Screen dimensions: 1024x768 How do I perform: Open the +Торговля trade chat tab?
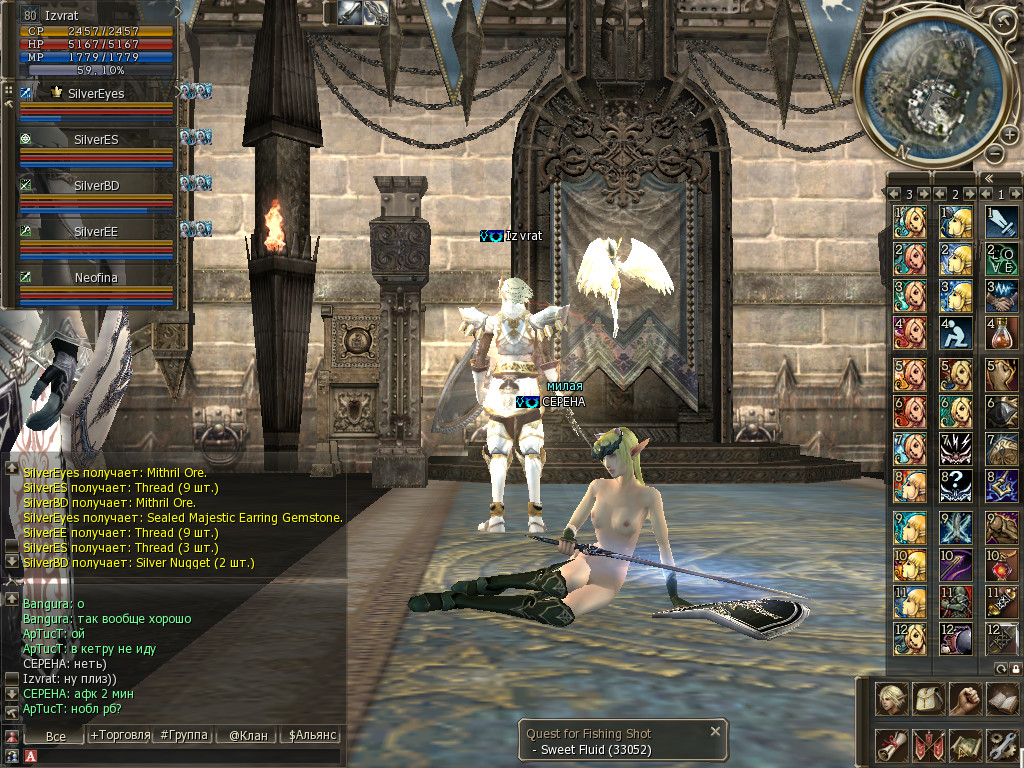[119, 735]
